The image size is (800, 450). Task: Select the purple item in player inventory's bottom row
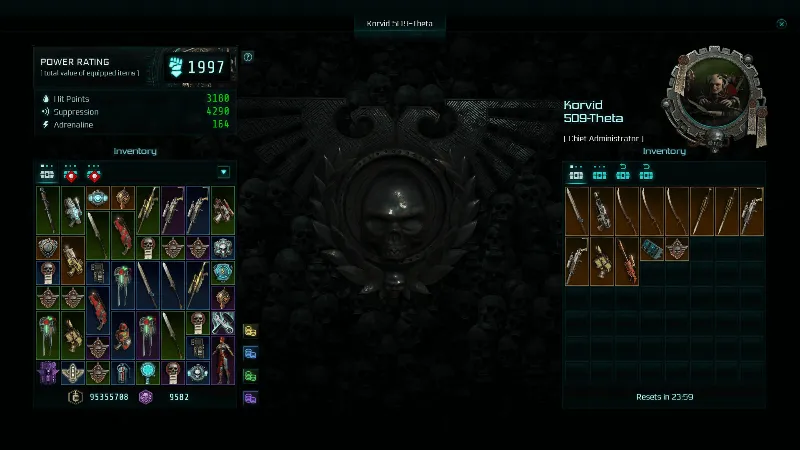point(48,373)
